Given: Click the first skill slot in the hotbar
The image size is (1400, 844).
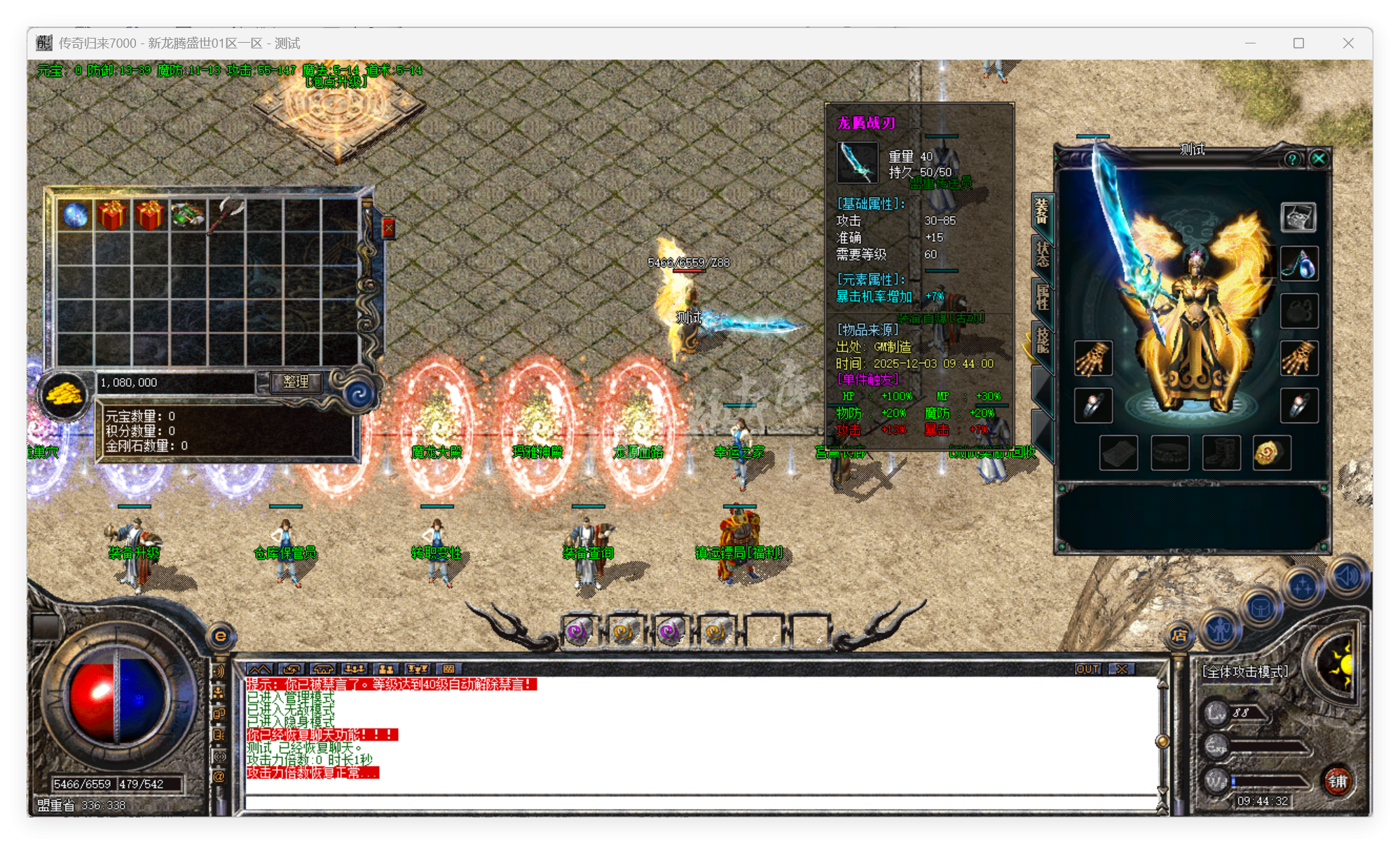Looking at the screenshot, I should [x=579, y=630].
